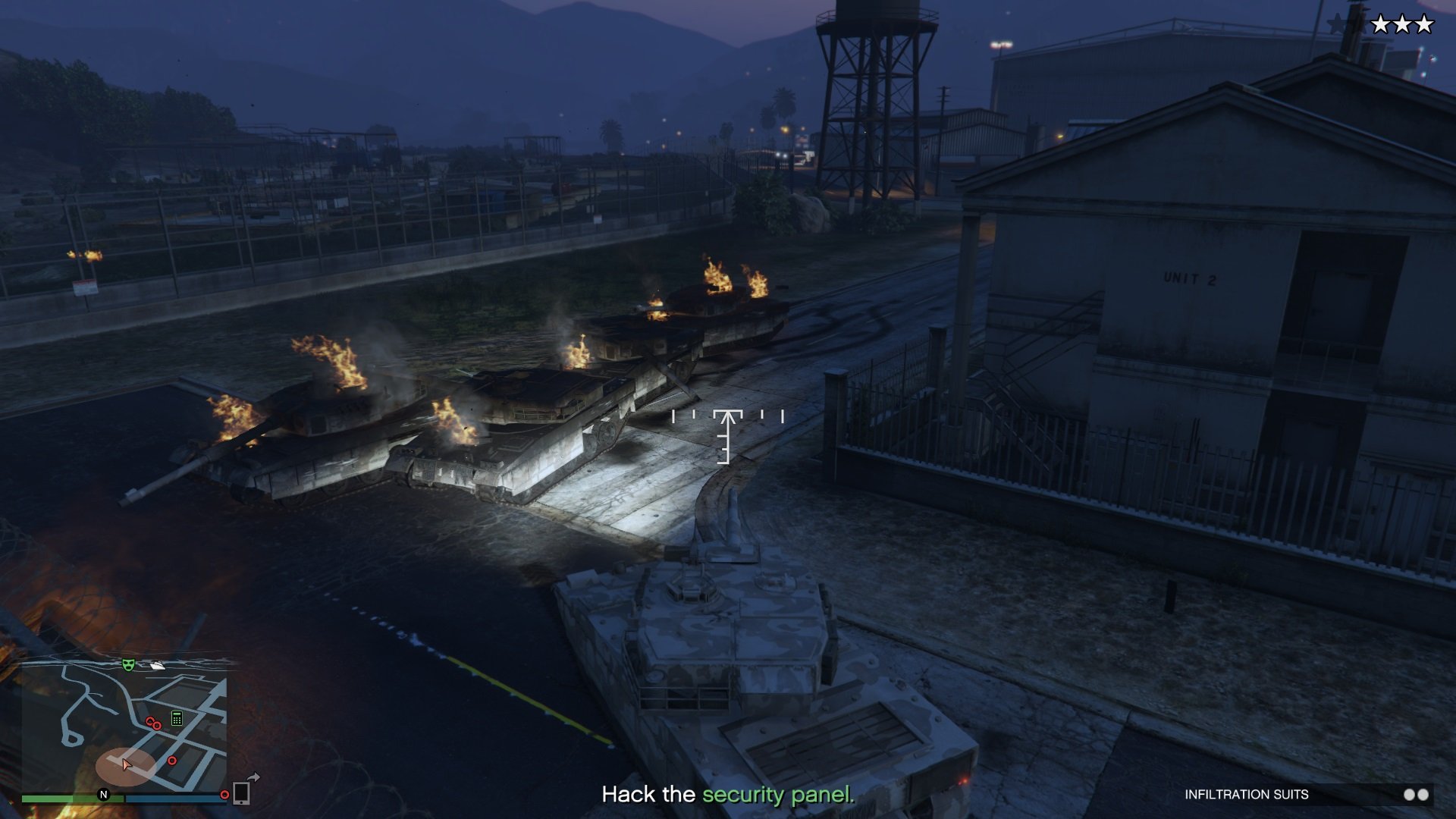Image resolution: width=1456 pixels, height=819 pixels.
Task: Click the green keypad blip on the minimap
Action: point(177,718)
